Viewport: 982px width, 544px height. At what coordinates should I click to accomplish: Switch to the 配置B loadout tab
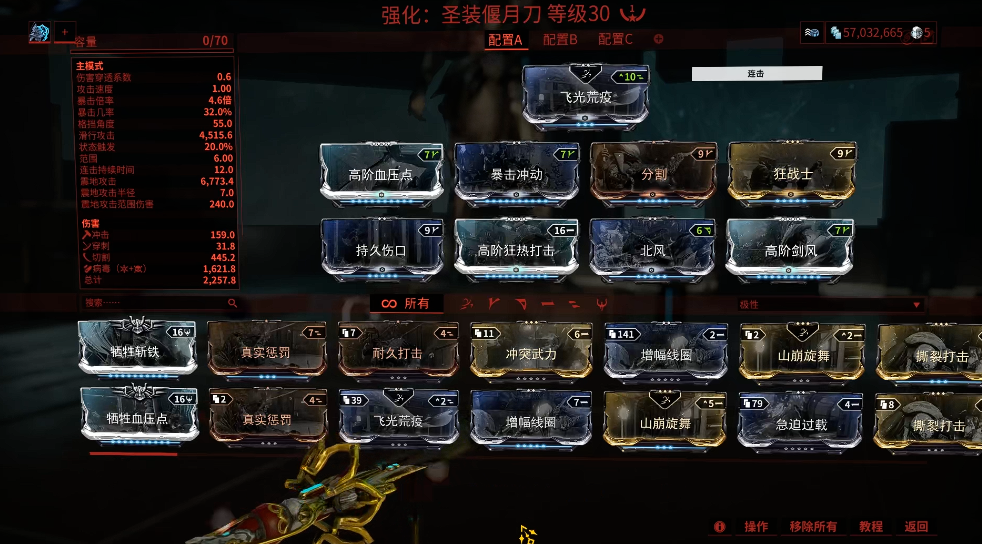click(x=560, y=39)
